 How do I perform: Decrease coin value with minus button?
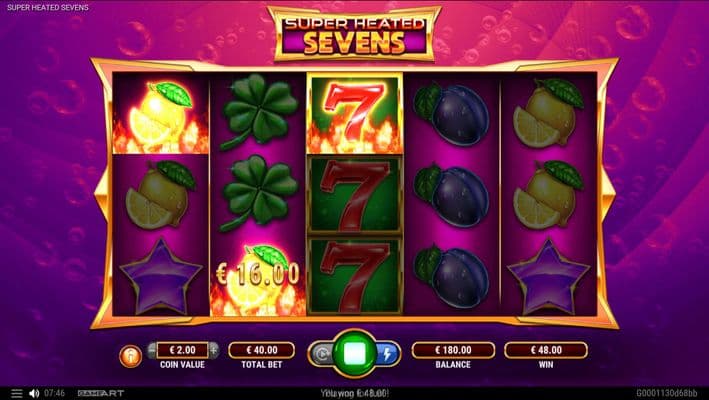coord(152,350)
